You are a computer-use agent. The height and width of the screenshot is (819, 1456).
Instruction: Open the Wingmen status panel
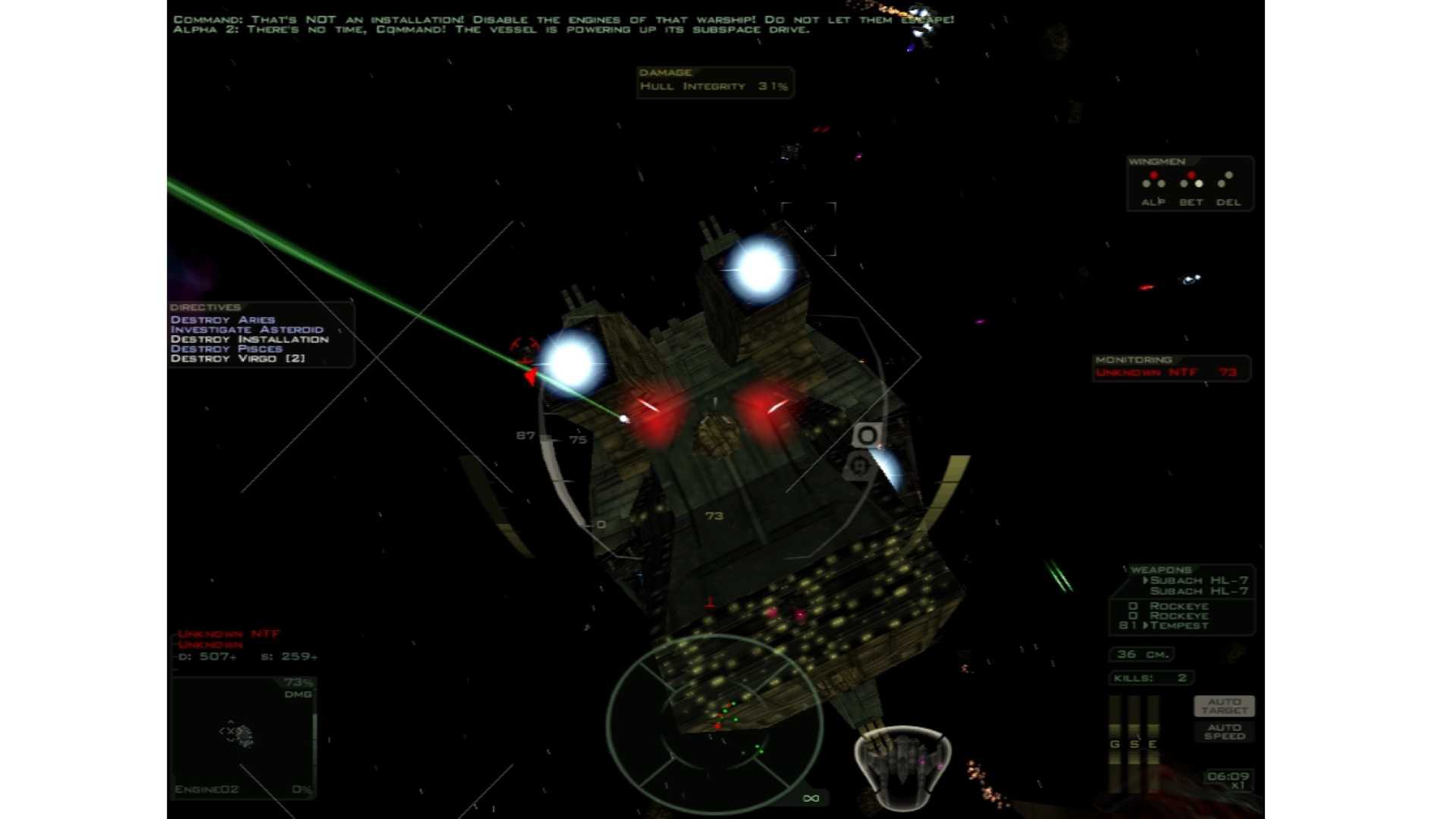coord(1190,184)
